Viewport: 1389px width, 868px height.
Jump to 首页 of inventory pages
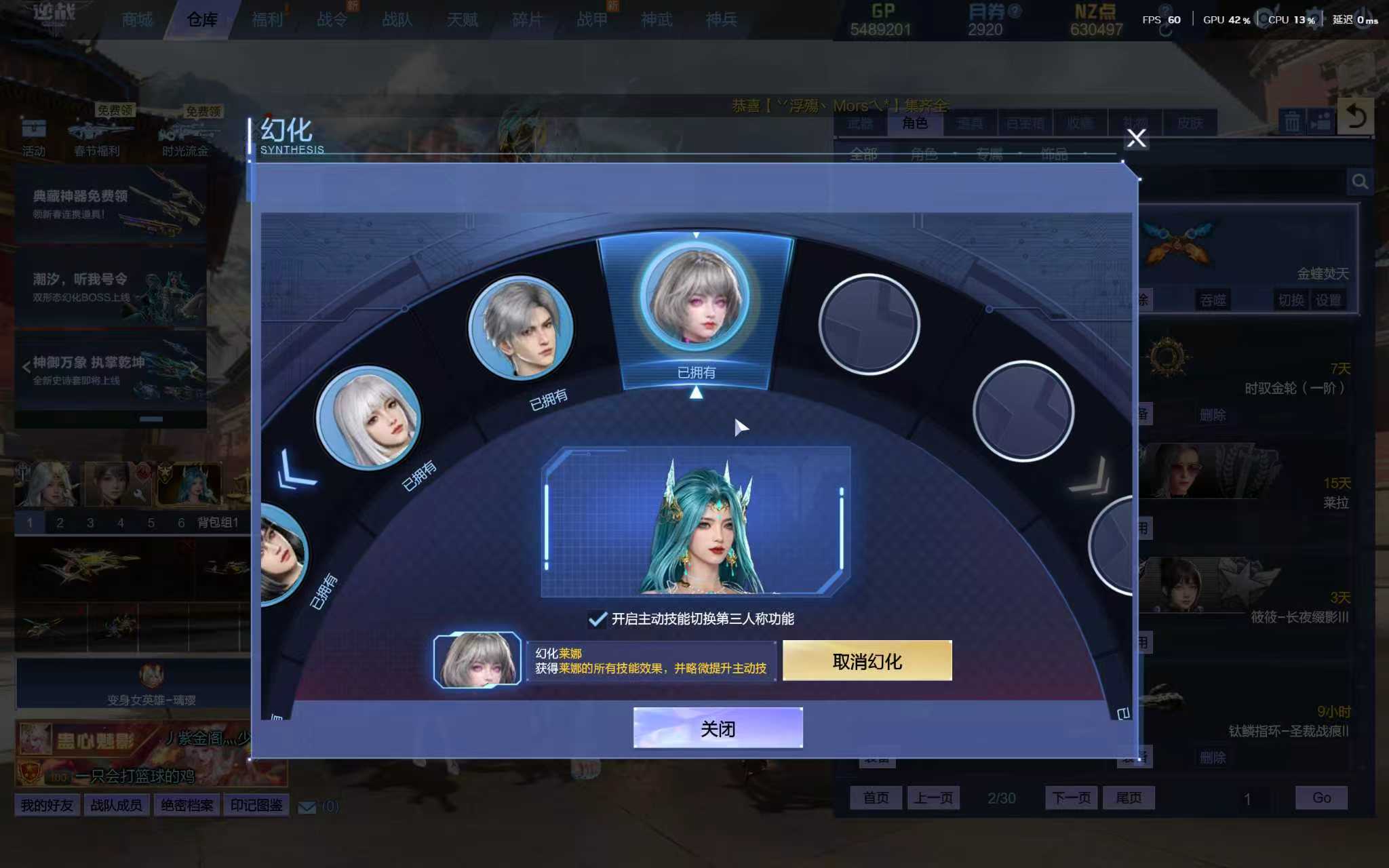tap(876, 797)
